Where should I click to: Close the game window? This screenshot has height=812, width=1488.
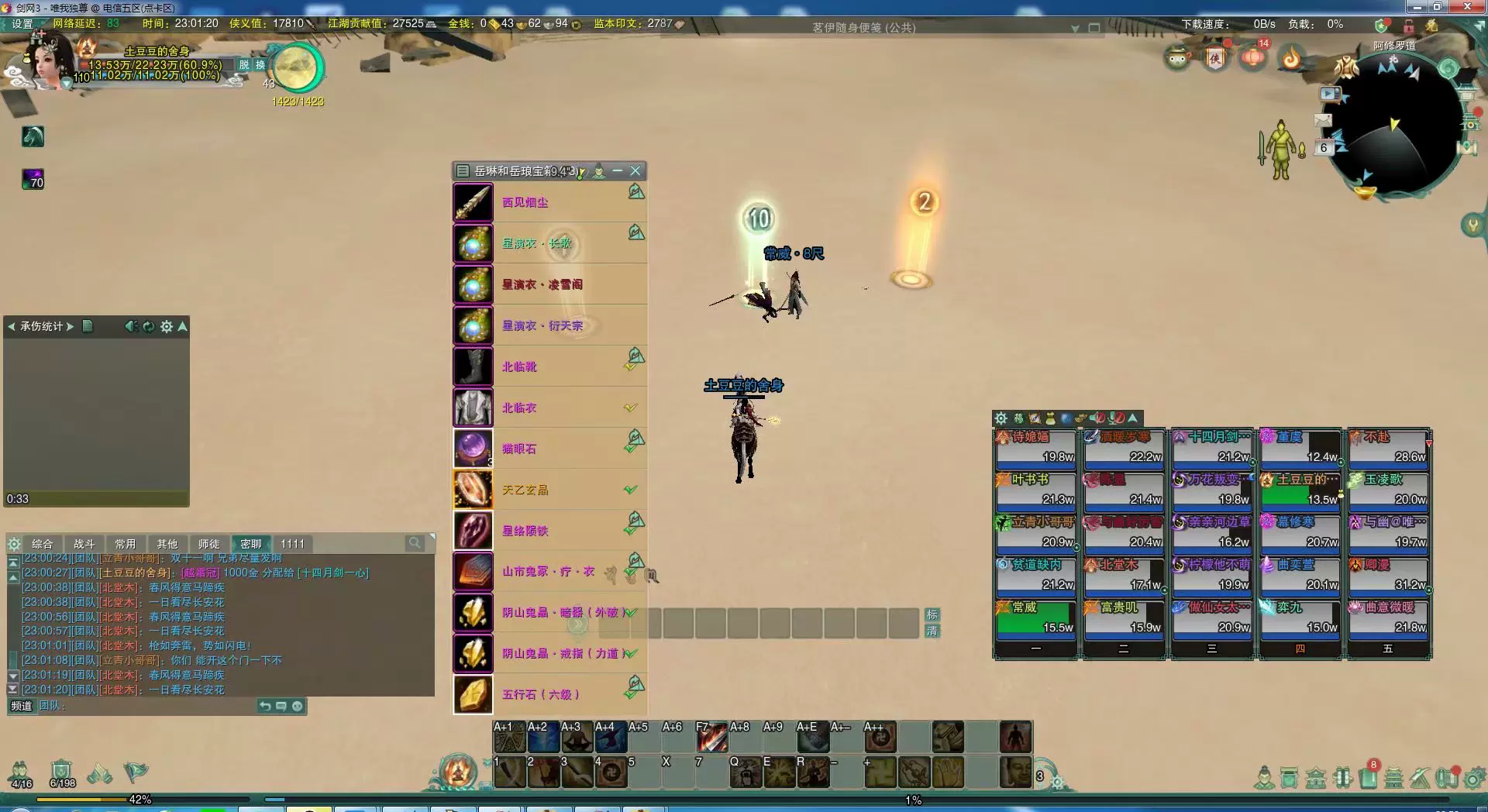[x=1468, y=6]
